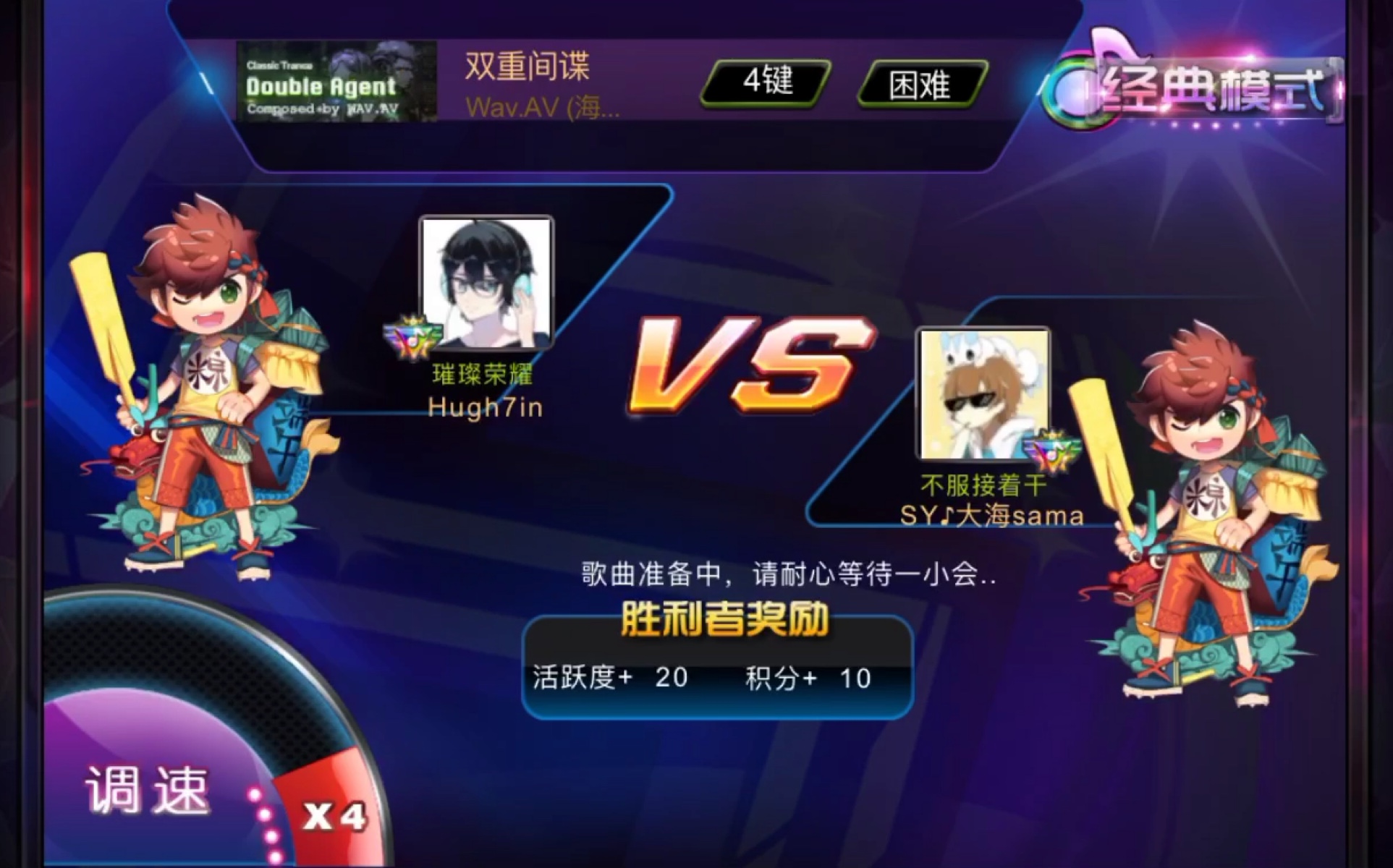Toggle the 4键 (4-key) mode setting
The width and height of the screenshot is (1393, 868).
point(767,83)
